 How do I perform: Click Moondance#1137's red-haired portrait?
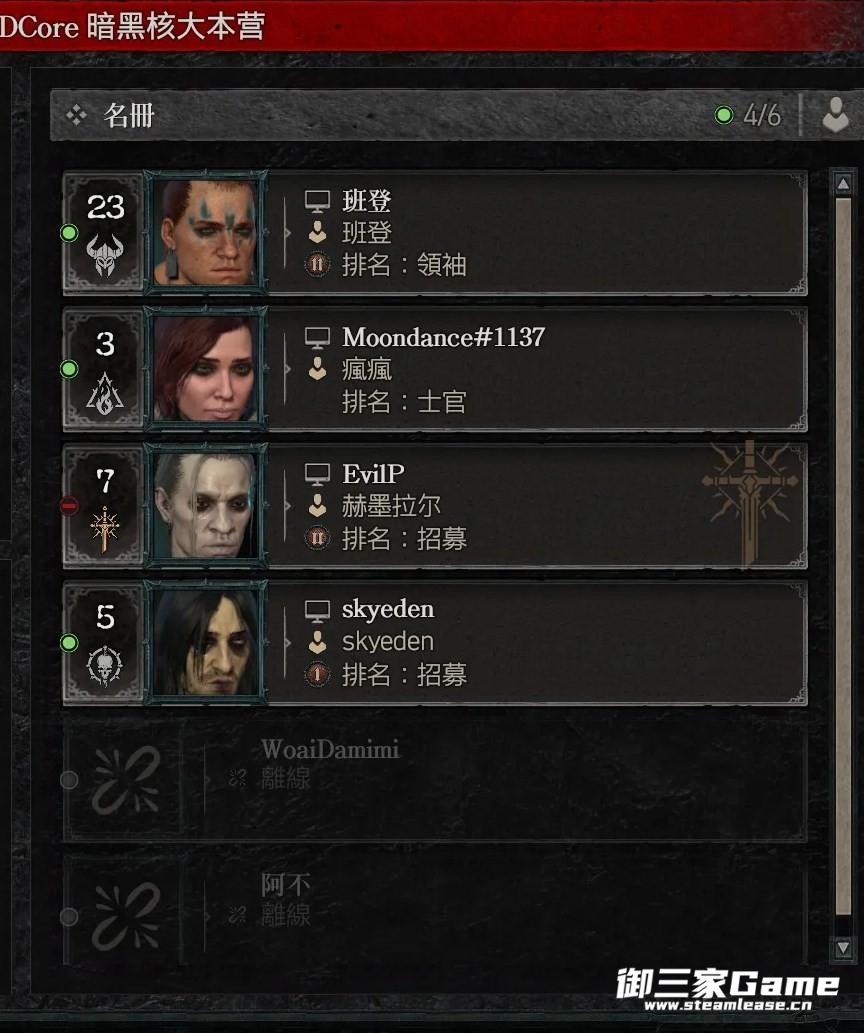[x=206, y=369]
